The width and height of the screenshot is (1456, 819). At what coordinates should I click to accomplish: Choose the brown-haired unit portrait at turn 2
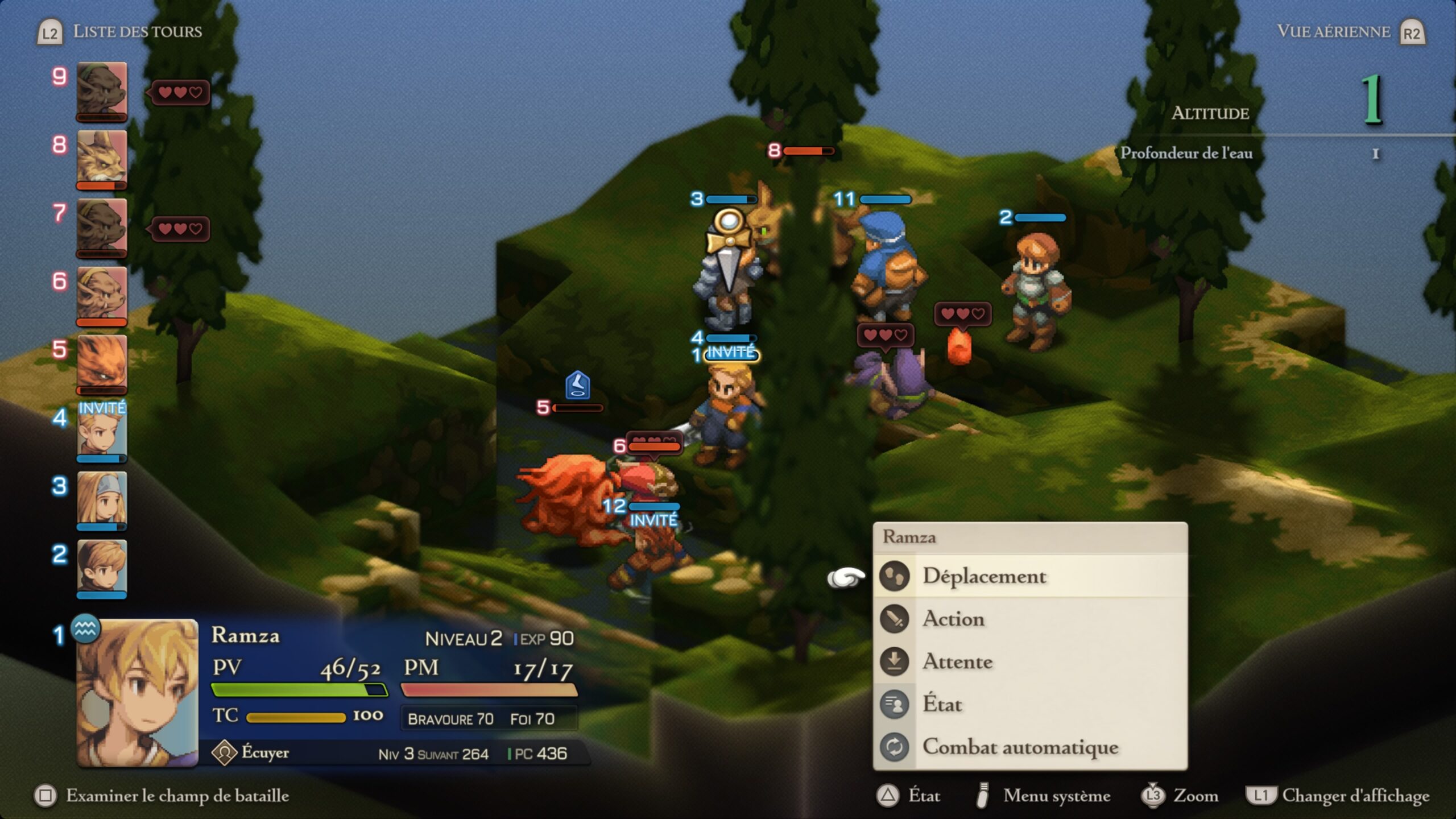tap(102, 568)
